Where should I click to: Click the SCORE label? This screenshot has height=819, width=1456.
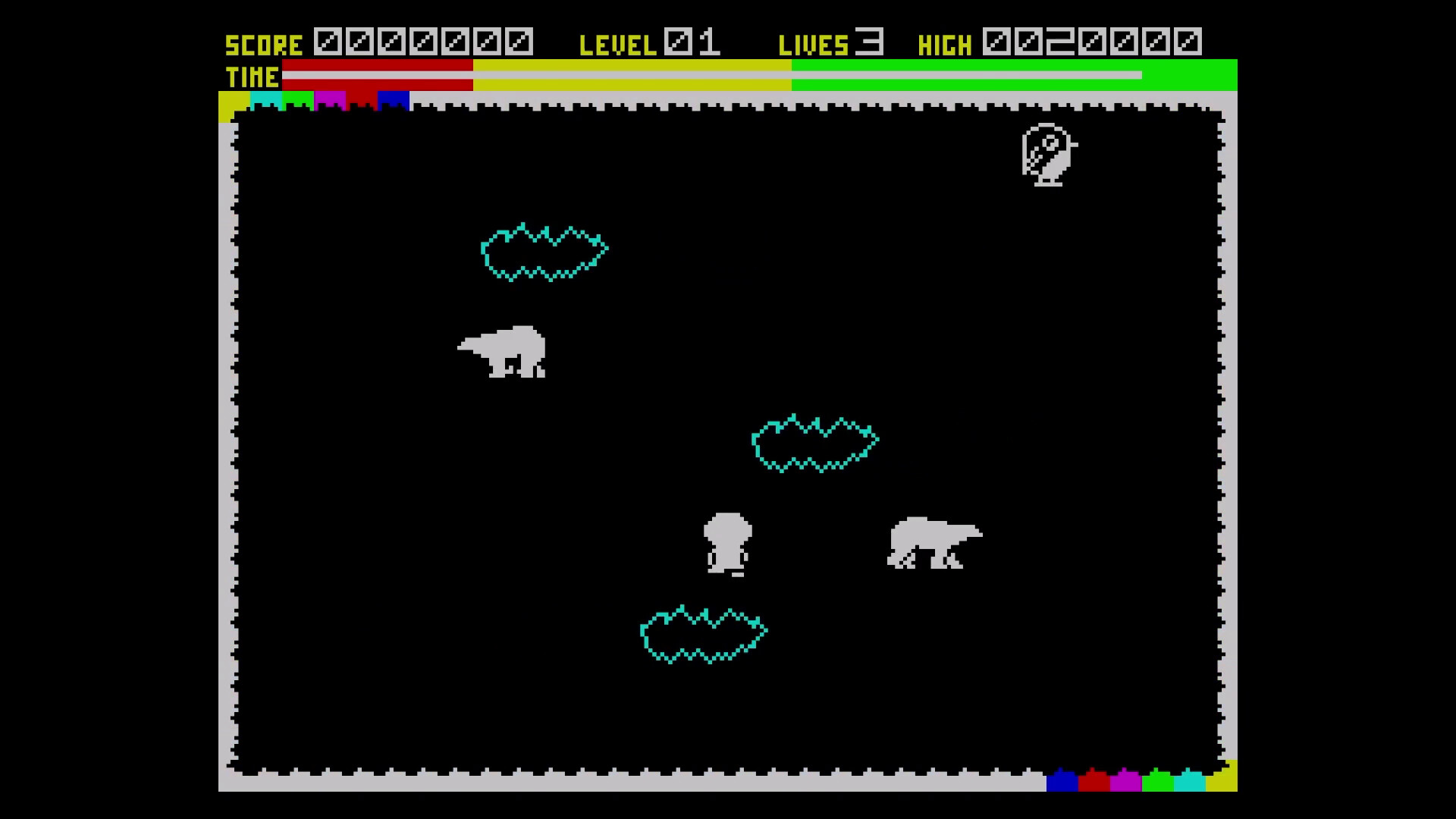click(x=263, y=44)
